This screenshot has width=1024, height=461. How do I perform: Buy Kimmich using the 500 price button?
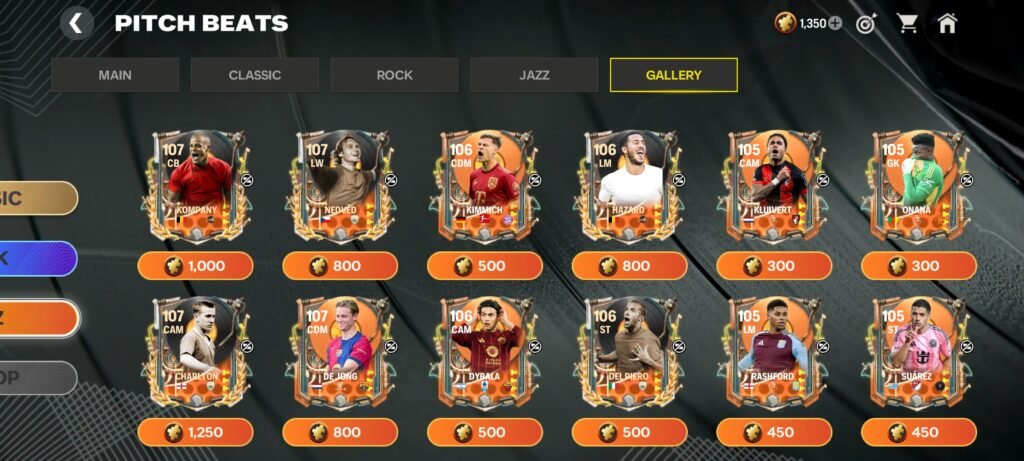[485, 266]
